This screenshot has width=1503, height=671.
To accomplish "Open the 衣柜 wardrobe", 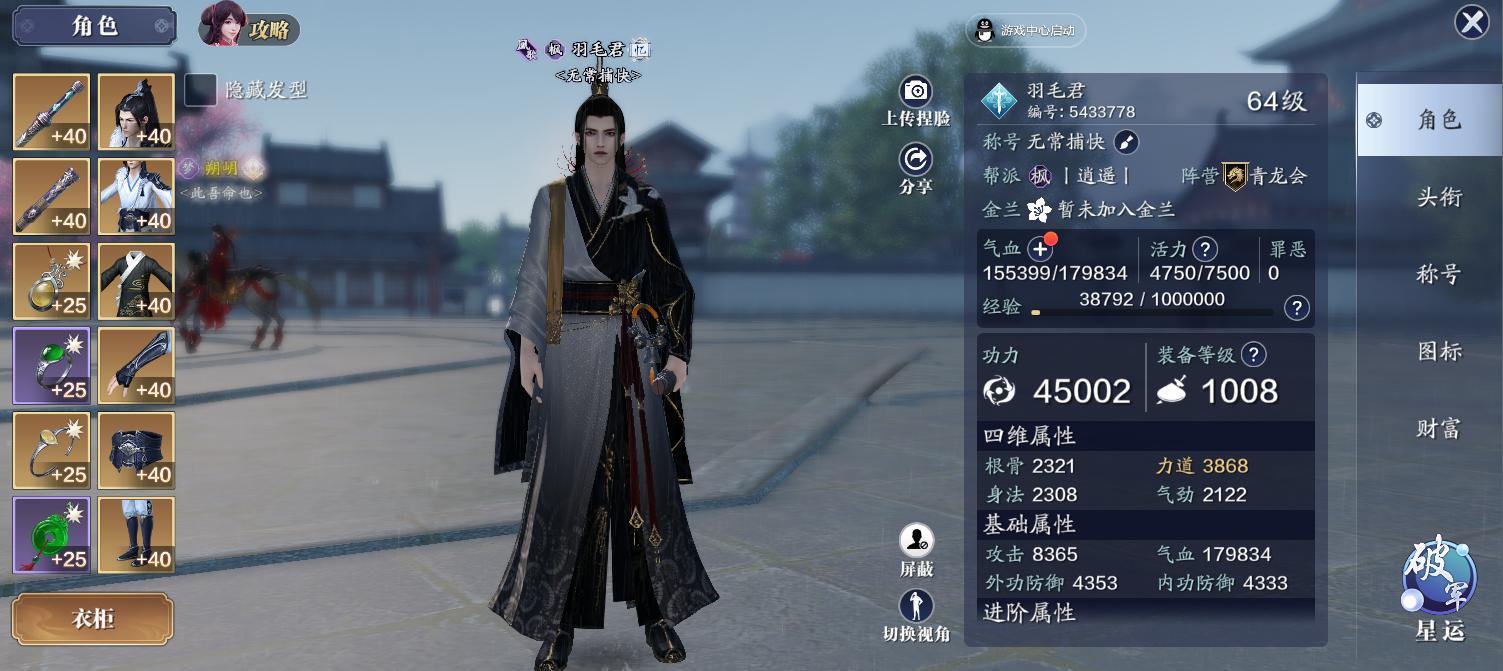I will coord(93,619).
